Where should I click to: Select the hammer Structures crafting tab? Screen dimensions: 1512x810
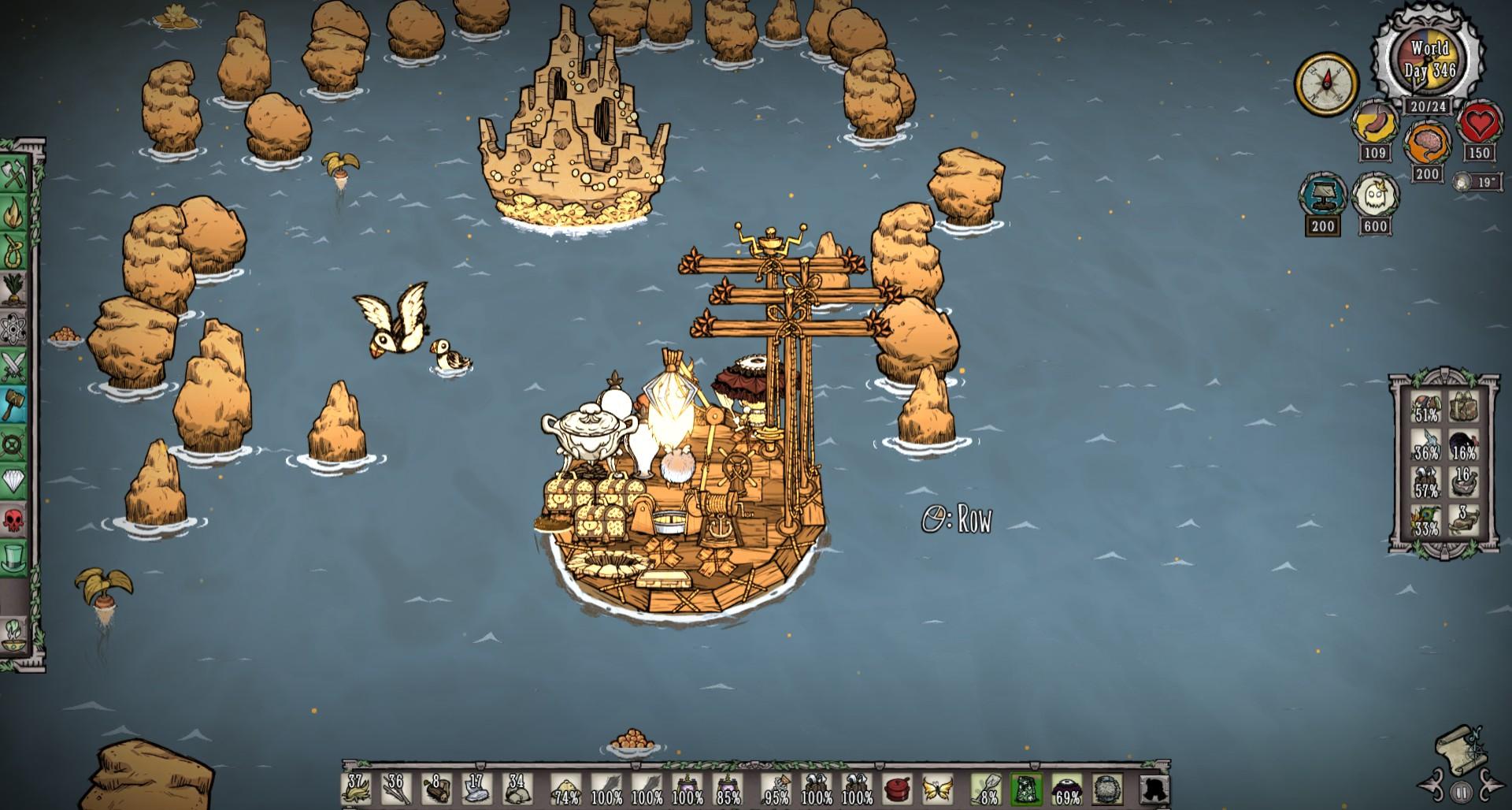[15, 405]
